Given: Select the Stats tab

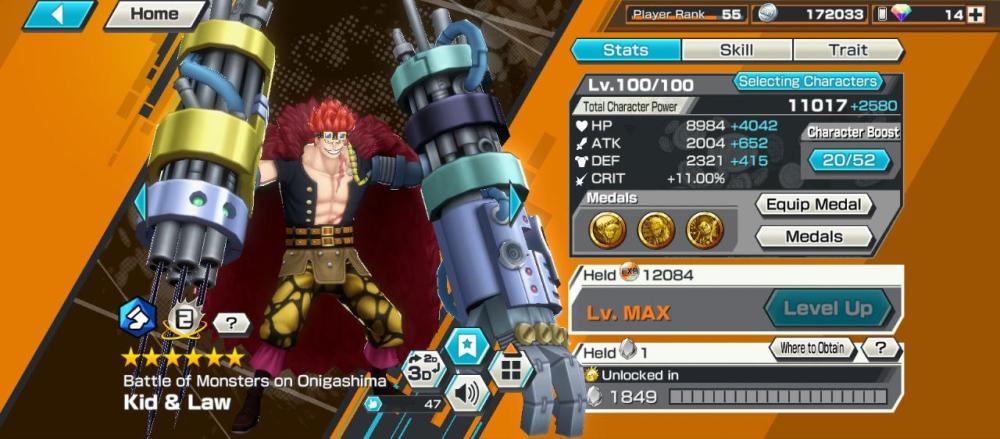Looking at the screenshot, I should click(x=626, y=50).
